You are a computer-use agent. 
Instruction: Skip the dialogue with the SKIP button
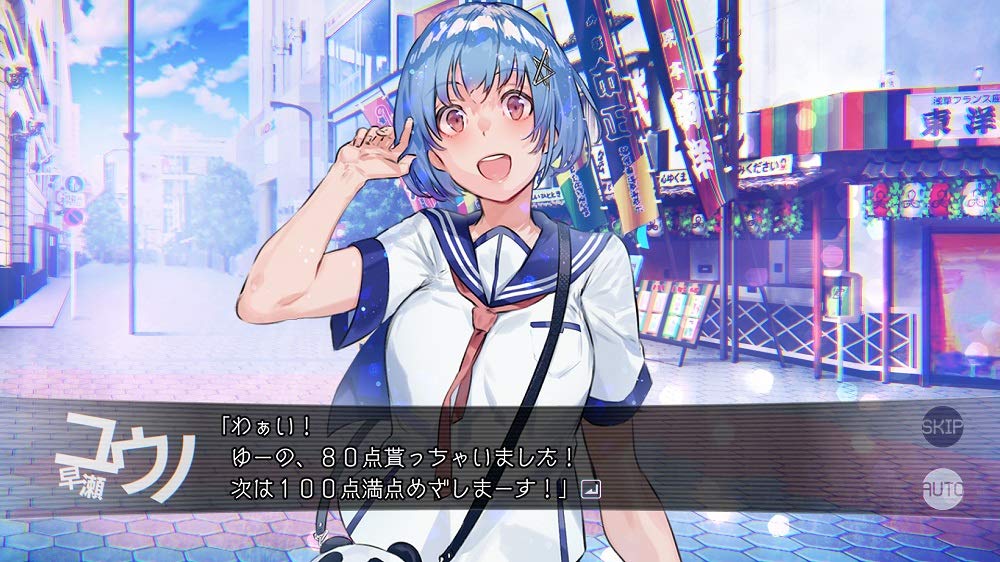pyautogui.click(x=941, y=428)
